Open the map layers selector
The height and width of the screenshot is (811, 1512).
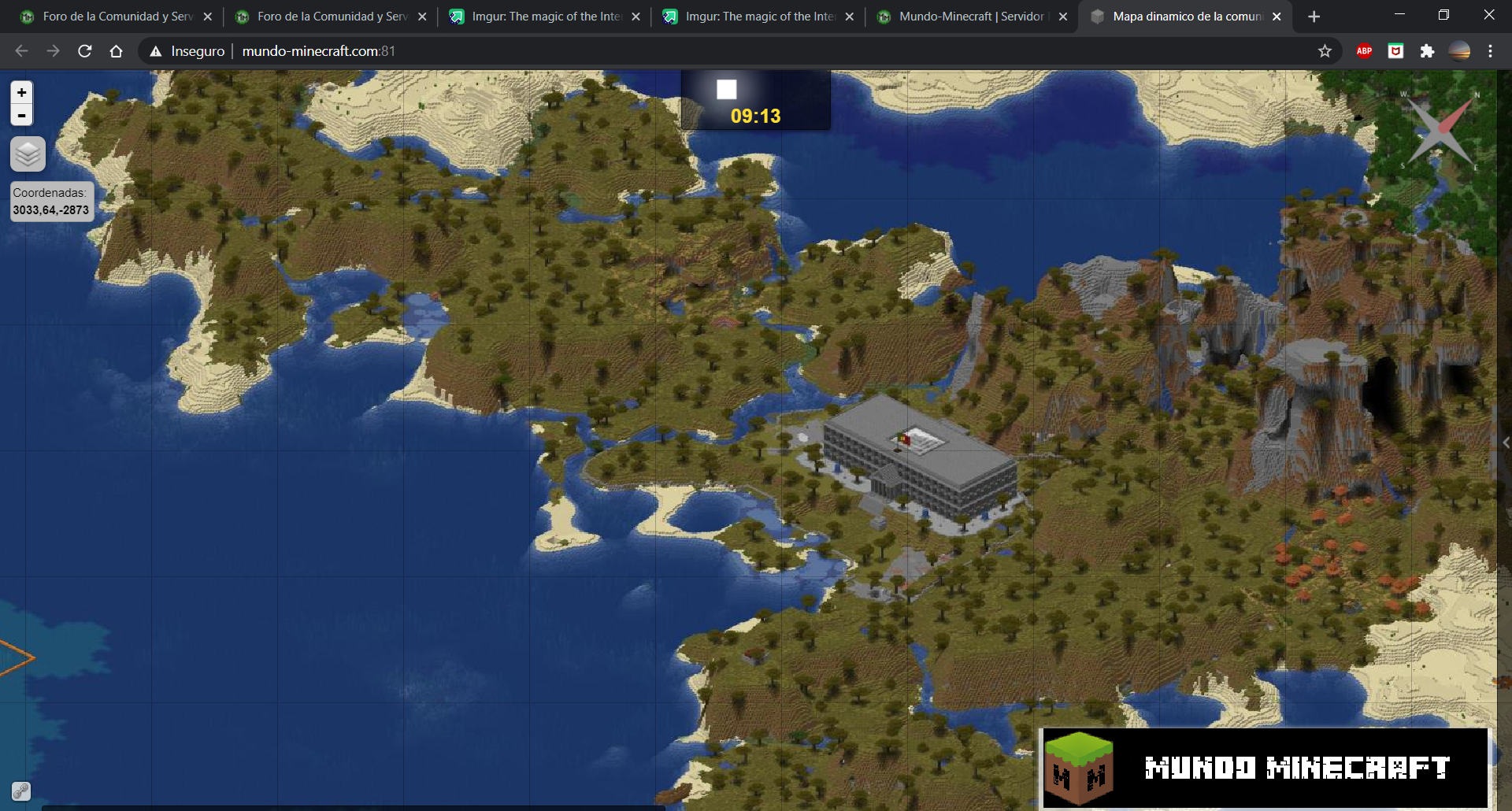tap(28, 154)
